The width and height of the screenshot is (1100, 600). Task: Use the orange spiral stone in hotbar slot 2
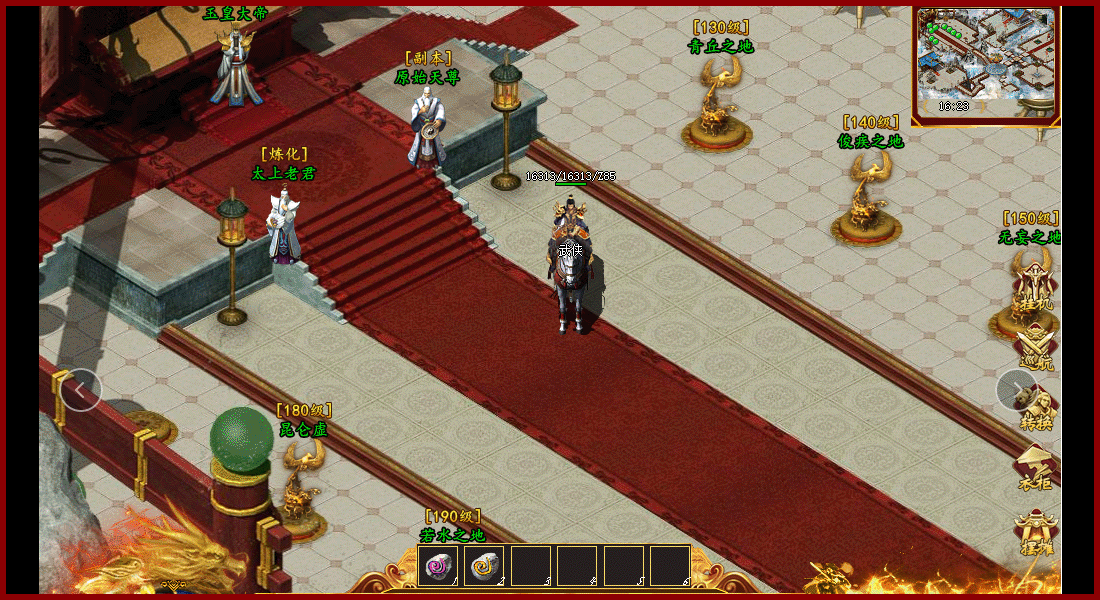tap(485, 566)
